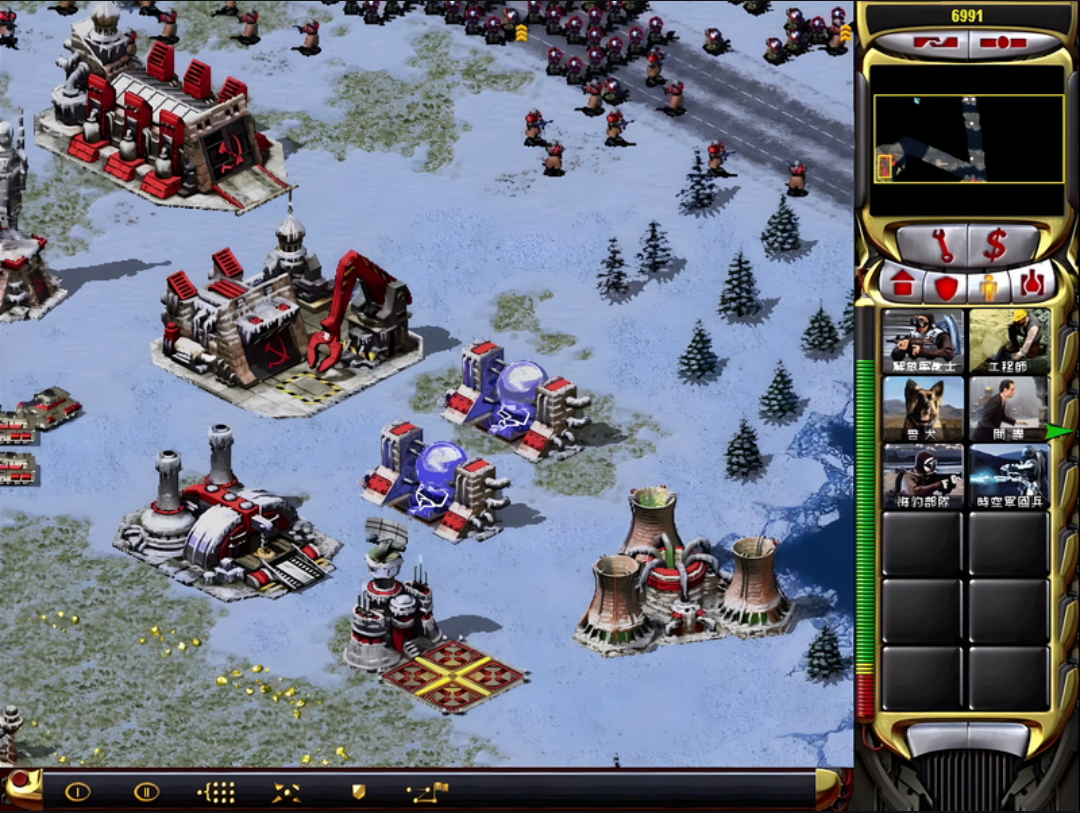Build a Spy unit
Viewport: 1080px width, 813px height.
click(x=1008, y=409)
